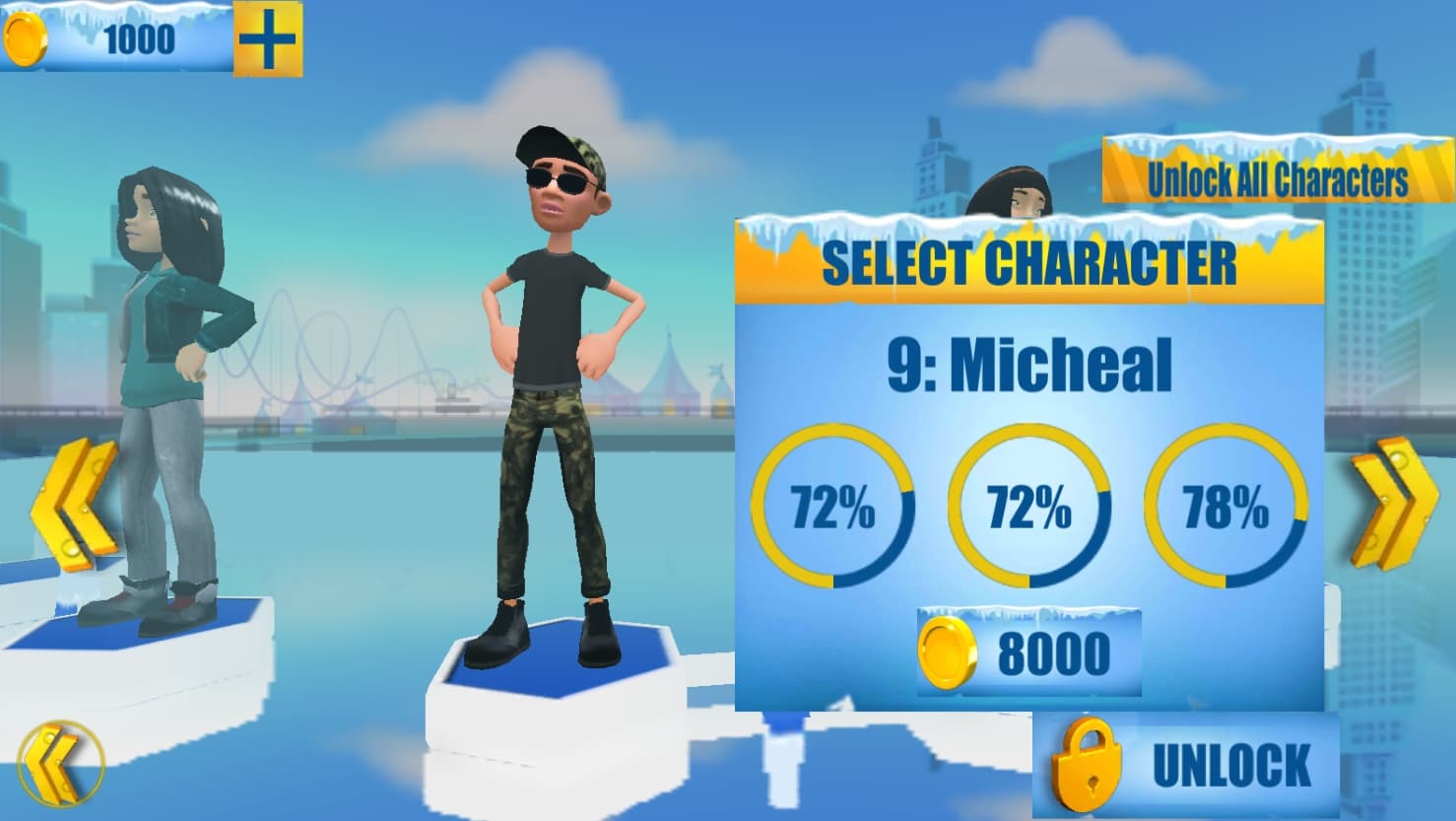
Task: Select the 78% stat ring
Action: [1228, 505]
